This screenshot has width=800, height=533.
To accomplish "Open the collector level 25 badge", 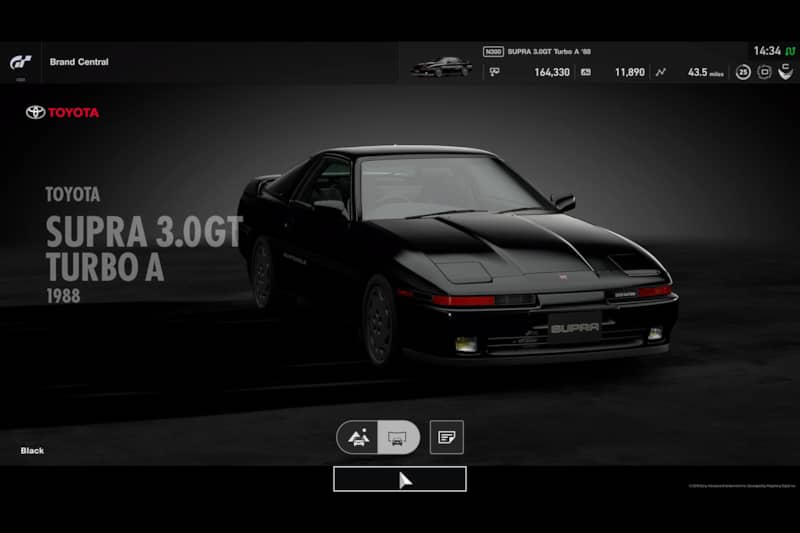I will [x=743, y=72].
